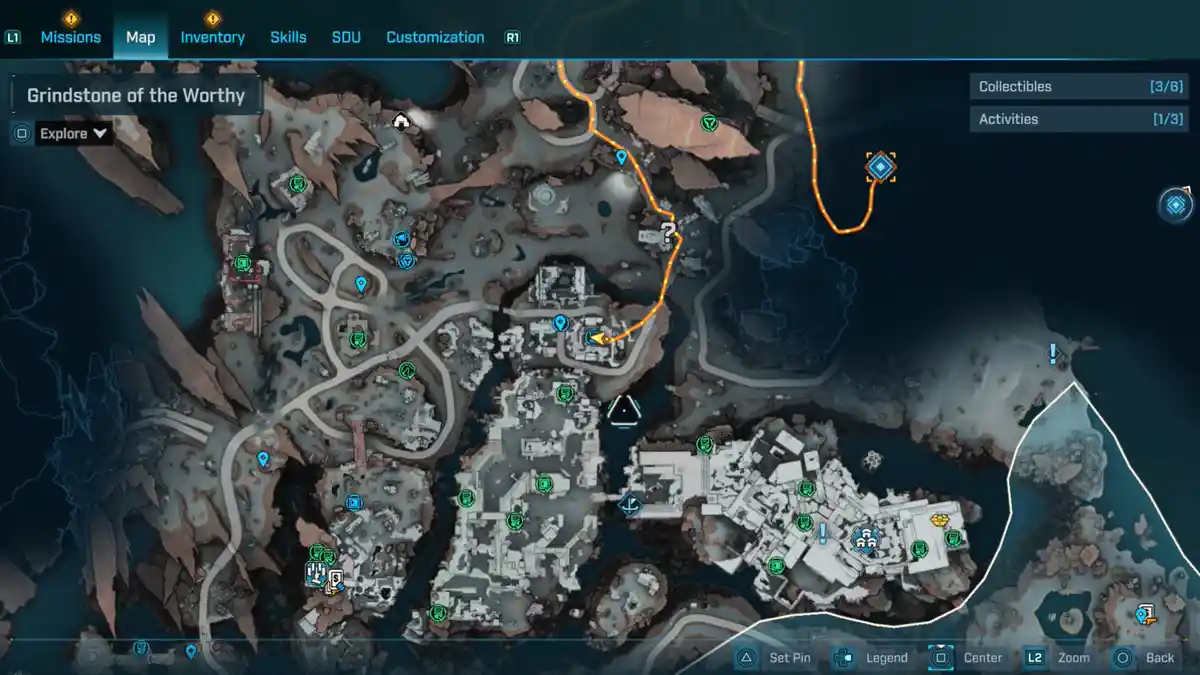The height and width of the screenshot is (675, 1200).
Task: Open the Inventory tab
Action: tap(212, 37)
